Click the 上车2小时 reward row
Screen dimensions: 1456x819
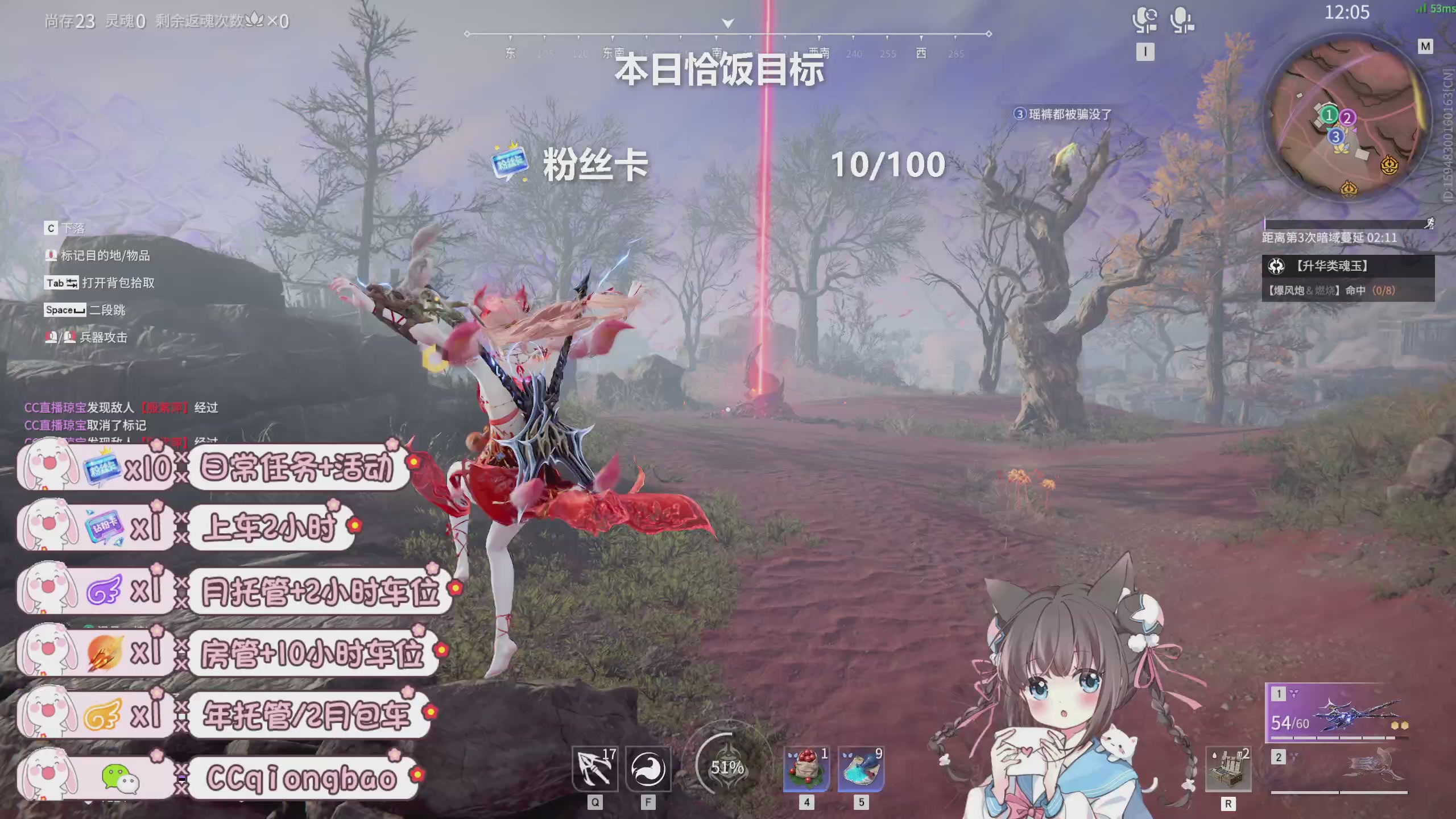click(269, 527)
